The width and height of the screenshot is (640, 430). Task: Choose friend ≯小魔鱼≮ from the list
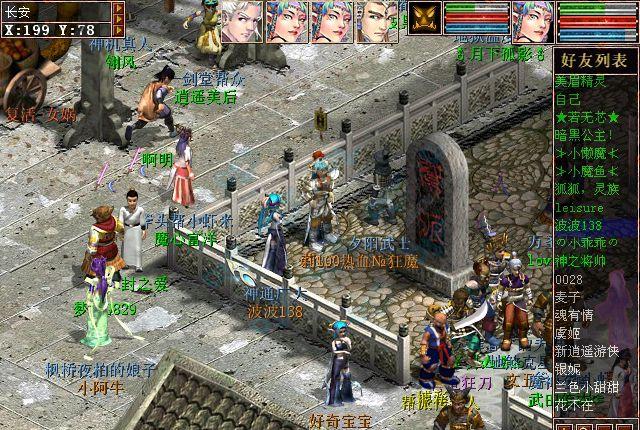tap(586, 170)
